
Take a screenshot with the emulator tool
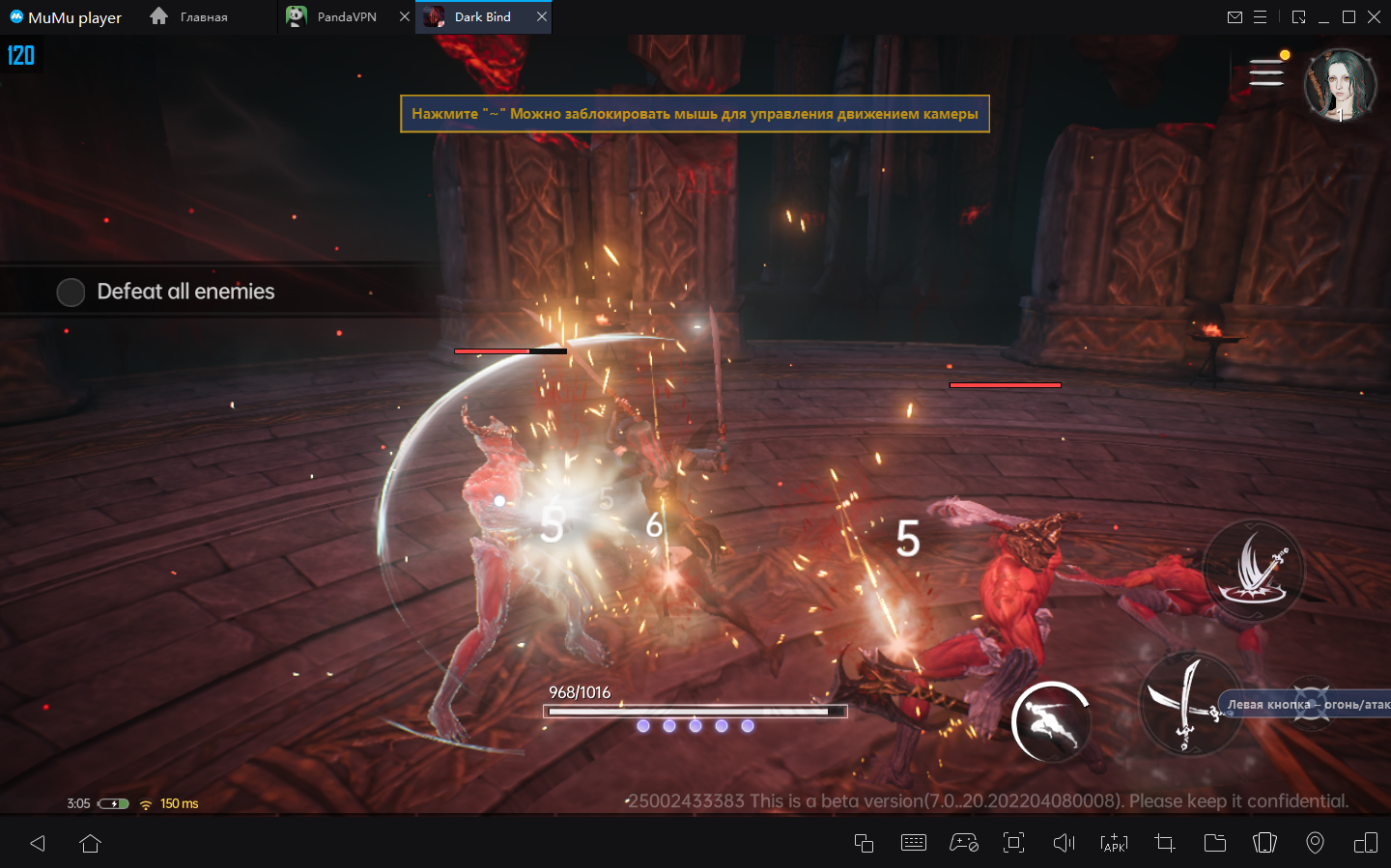(1165, 843)
